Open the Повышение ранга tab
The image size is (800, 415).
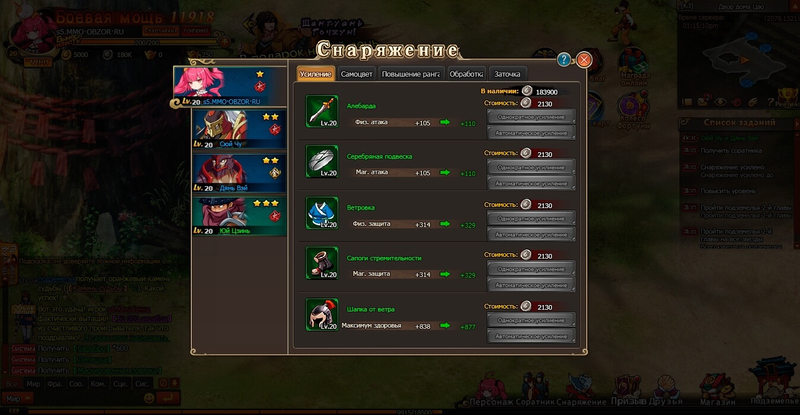410,74
